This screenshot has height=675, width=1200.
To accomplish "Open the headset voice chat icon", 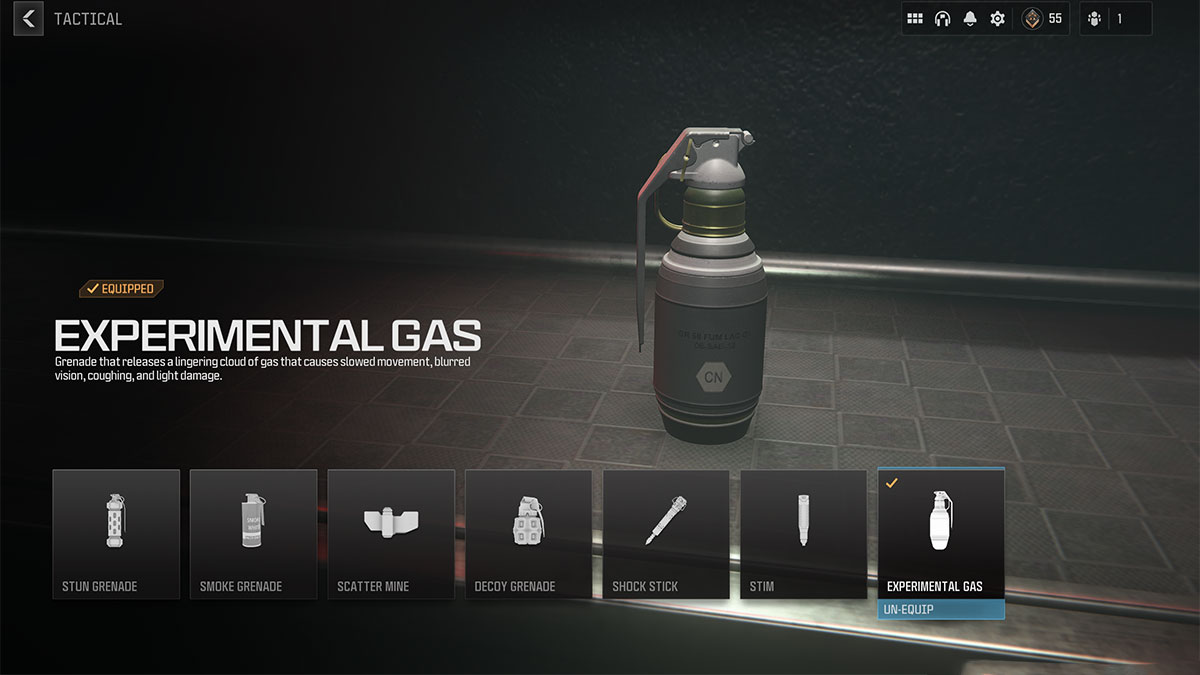I will coord(942,19).
